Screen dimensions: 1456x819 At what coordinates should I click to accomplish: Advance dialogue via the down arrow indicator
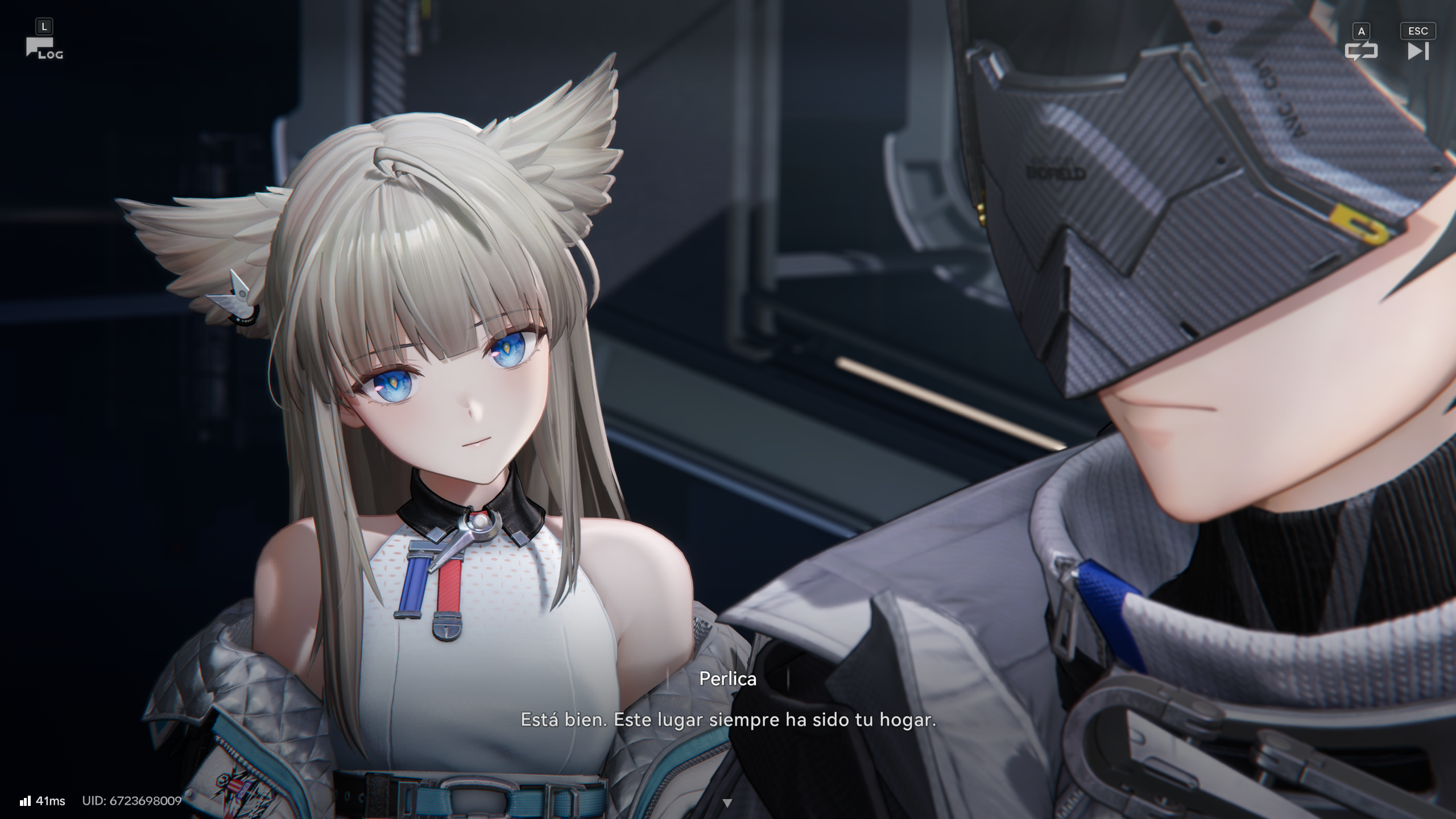coord(727,803)
